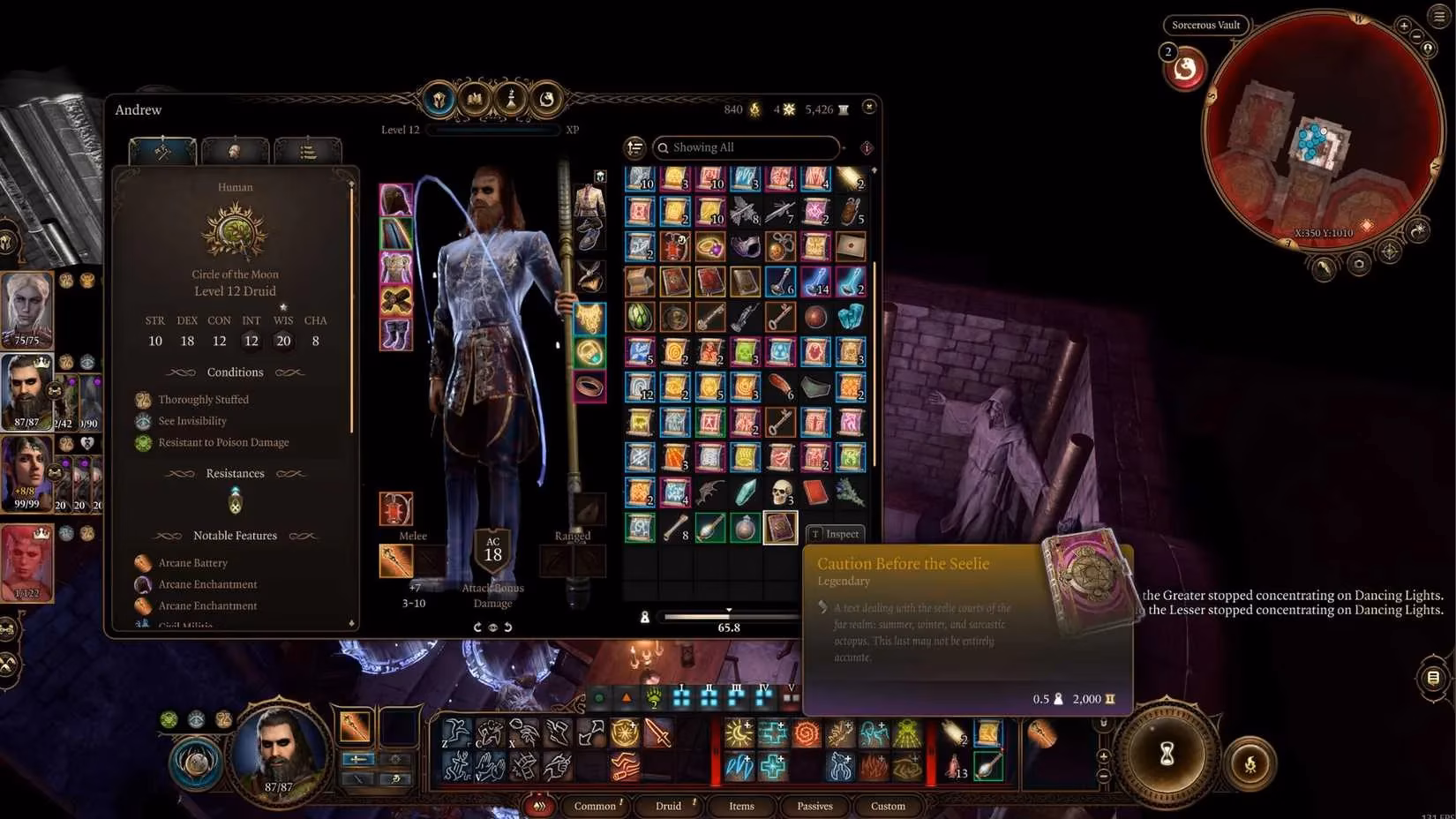Screen dimensions: 1456x819
Task: Open the Alchemy flask icon at top
Action: (547, 100)
